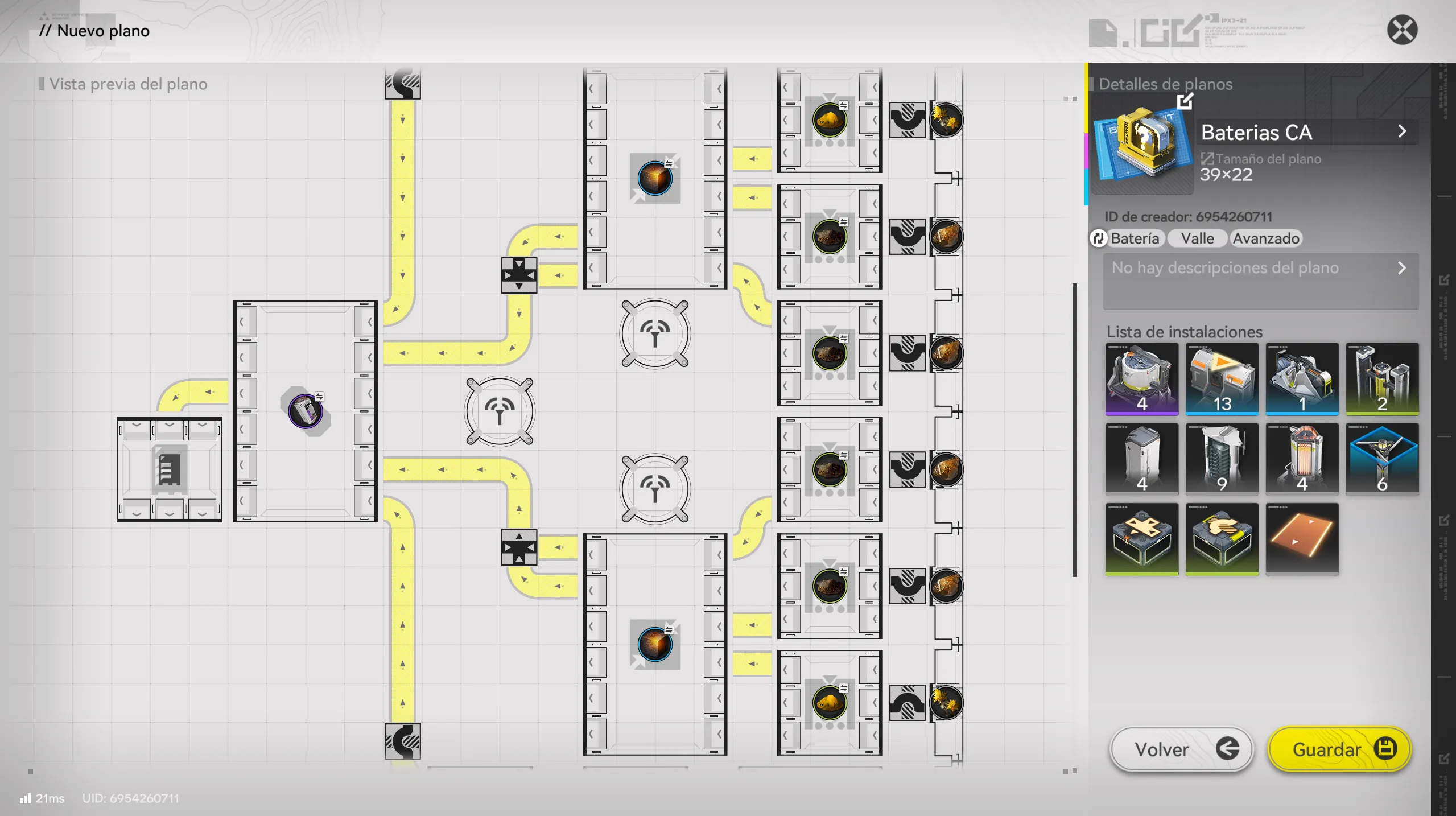Screen dimensions: 1456x816
Task: Select the splitter facility with cross arrows
Action: [1141, 539]
